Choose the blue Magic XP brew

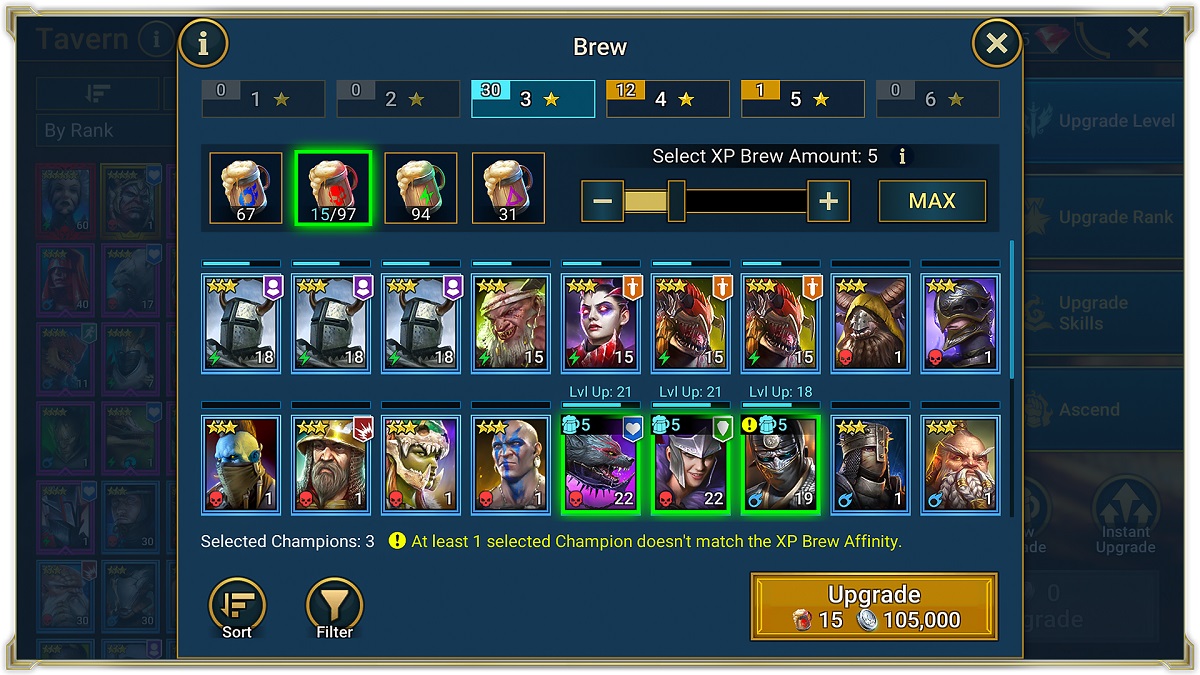(246, 187)
